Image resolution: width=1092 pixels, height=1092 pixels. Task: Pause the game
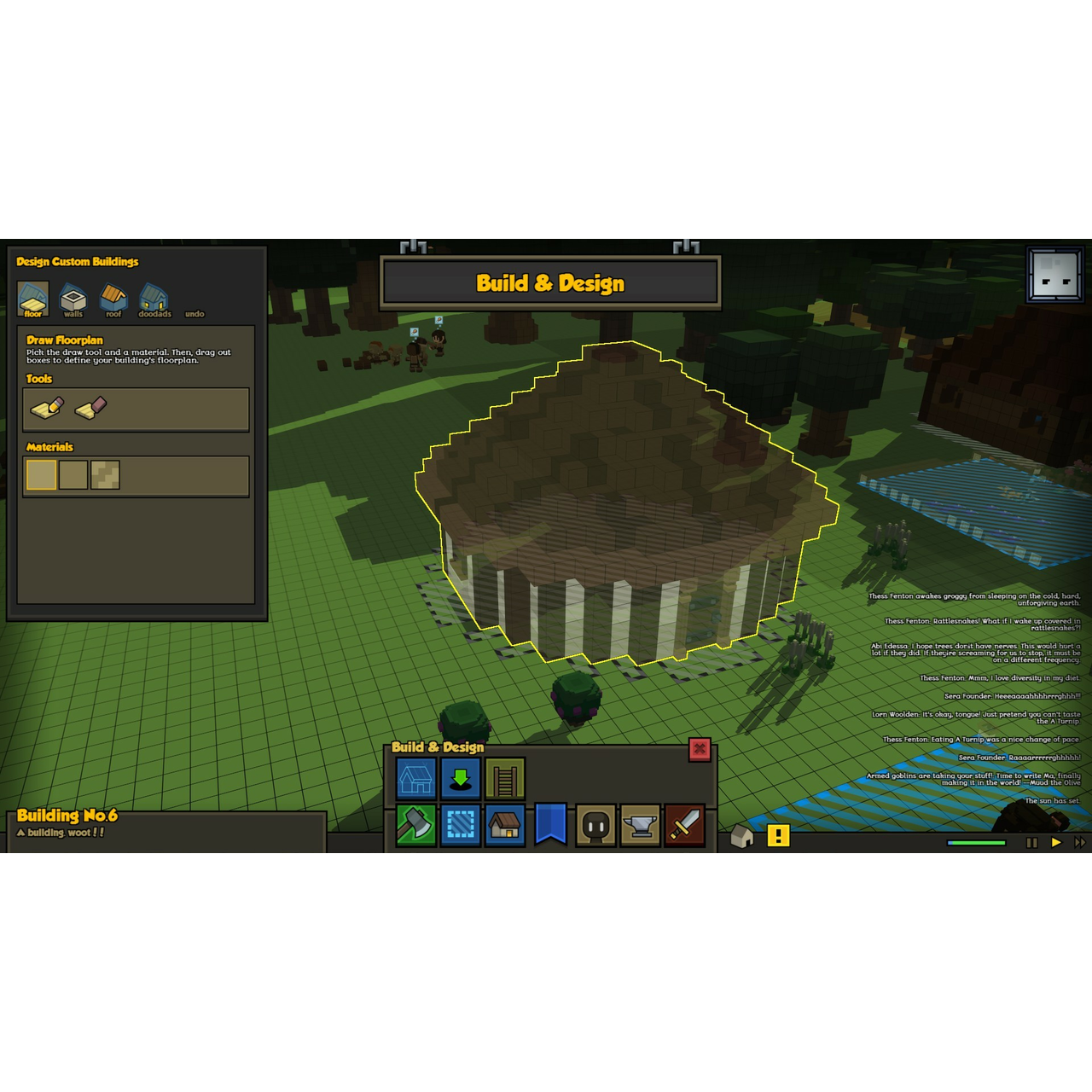click(x=1031, y=843)
